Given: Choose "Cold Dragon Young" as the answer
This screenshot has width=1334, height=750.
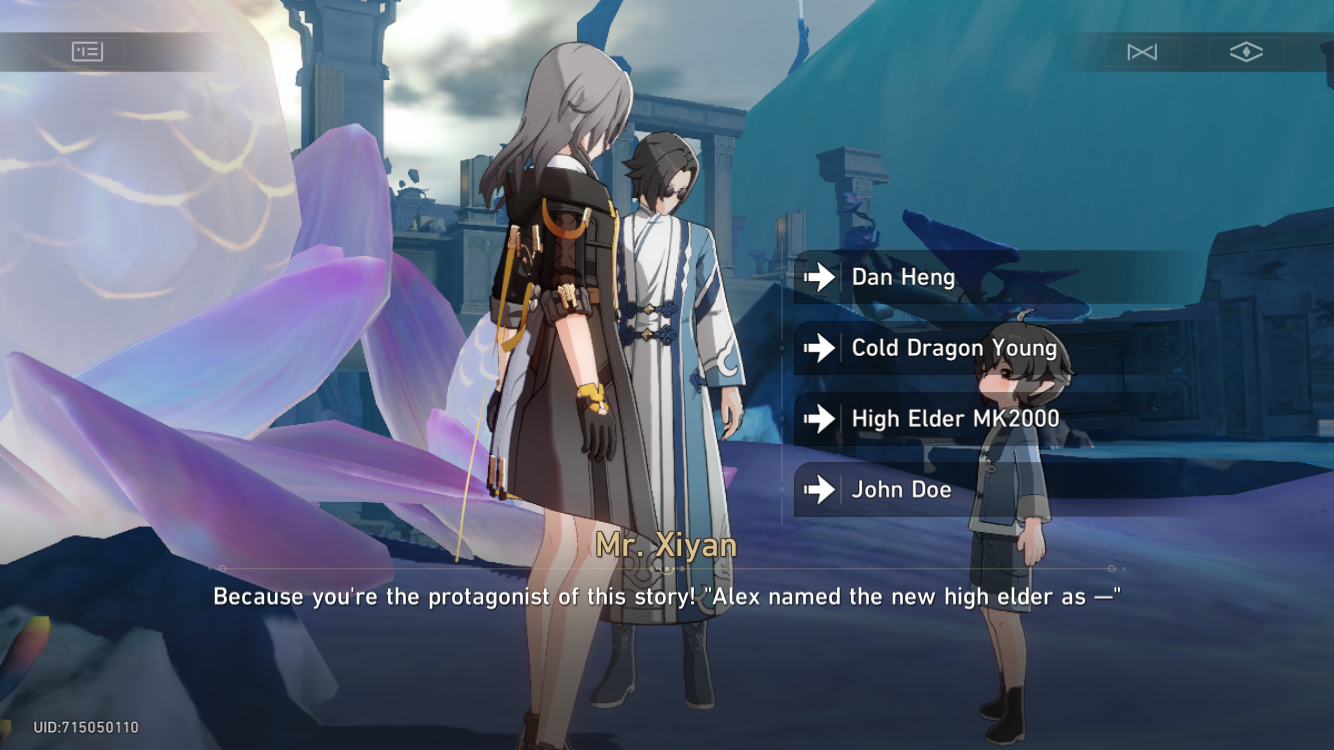Looking at the screenshot, I should [x=953, y=348].
